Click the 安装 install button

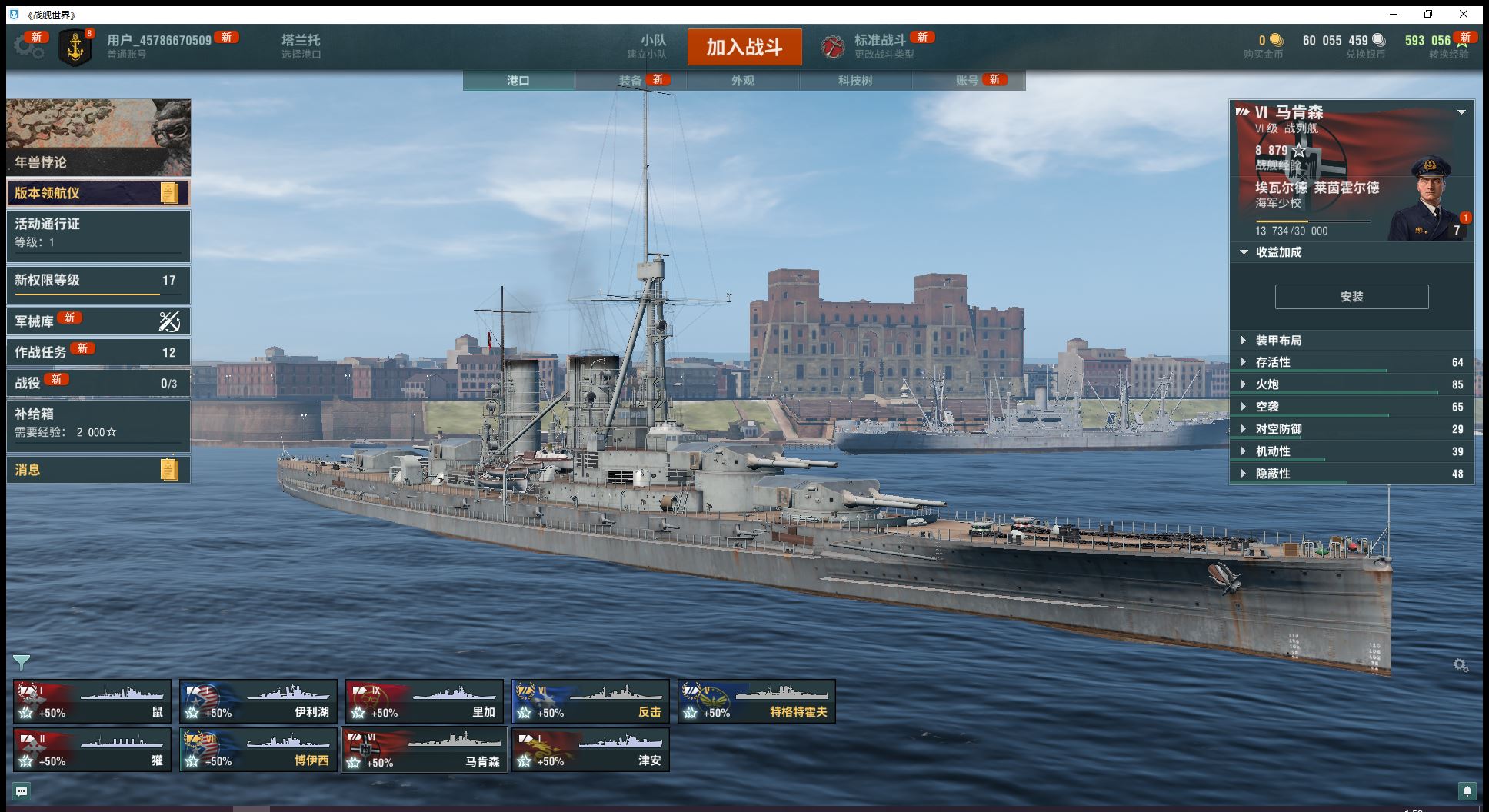coord(1351,297)
